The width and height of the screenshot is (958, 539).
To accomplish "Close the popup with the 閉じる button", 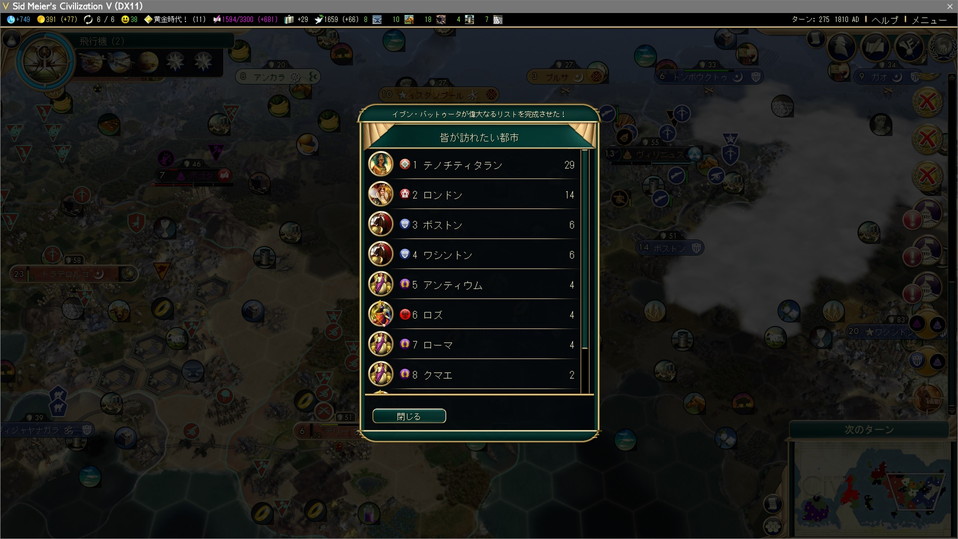I will [x=409, y=416].
